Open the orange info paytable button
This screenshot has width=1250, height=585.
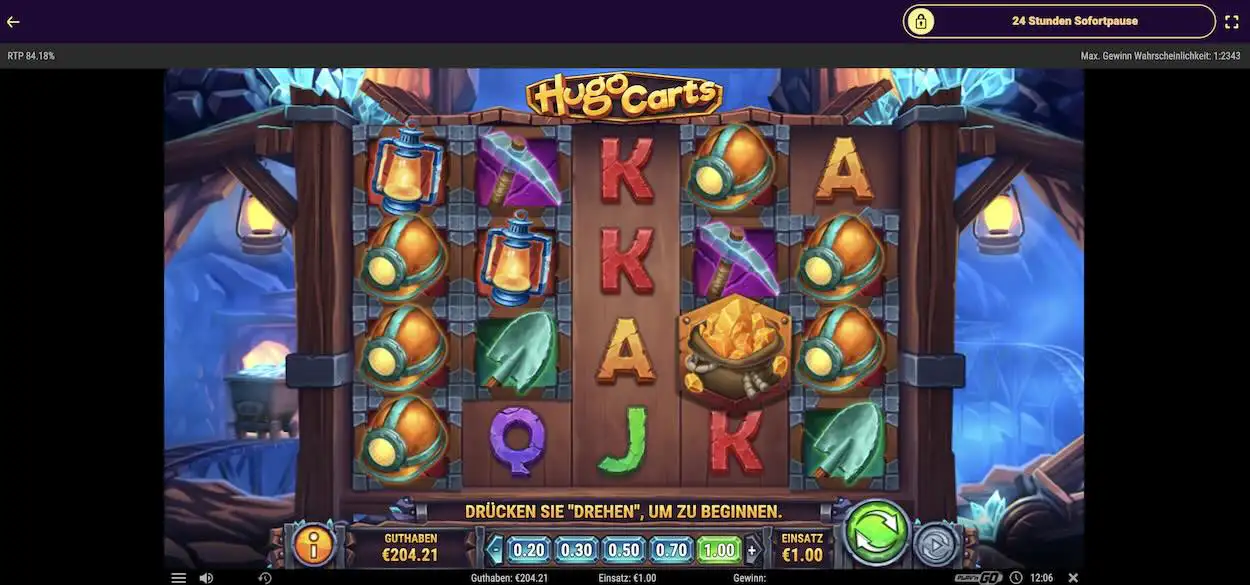[313, 546]
